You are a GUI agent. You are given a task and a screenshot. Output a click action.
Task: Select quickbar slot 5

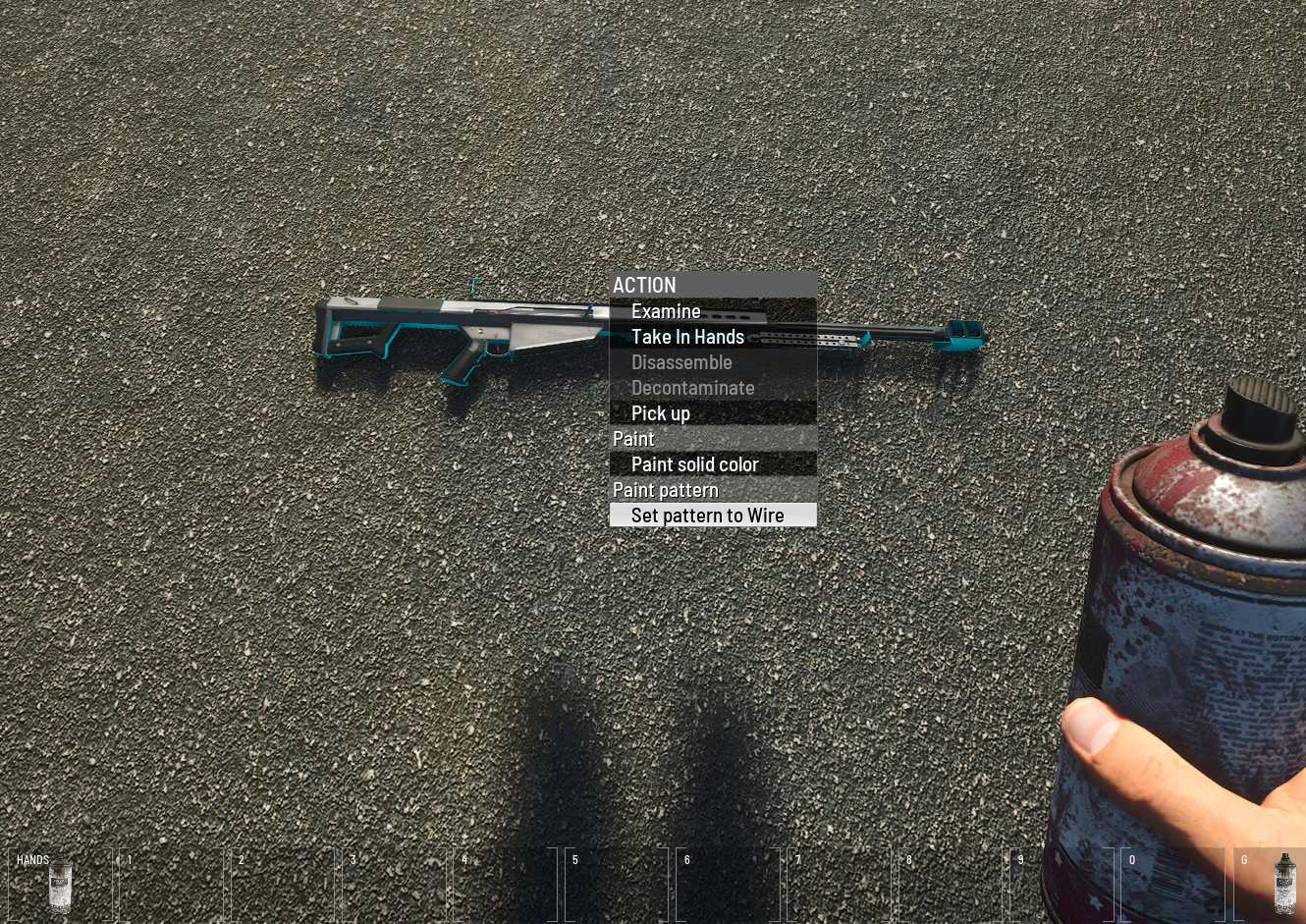coord(619,884)
